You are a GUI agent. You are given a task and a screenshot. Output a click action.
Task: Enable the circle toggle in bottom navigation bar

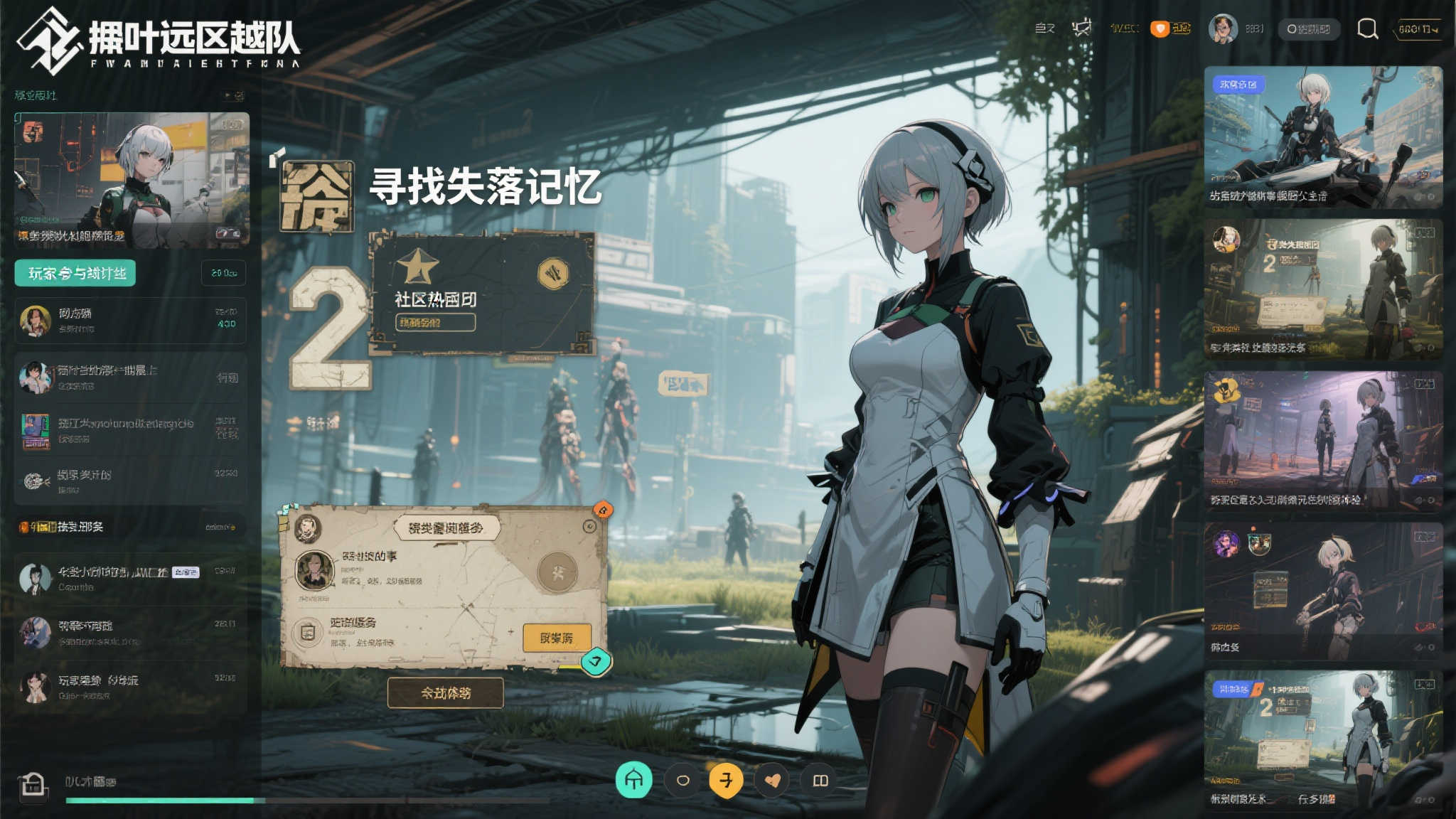click(x=684, y=779)
